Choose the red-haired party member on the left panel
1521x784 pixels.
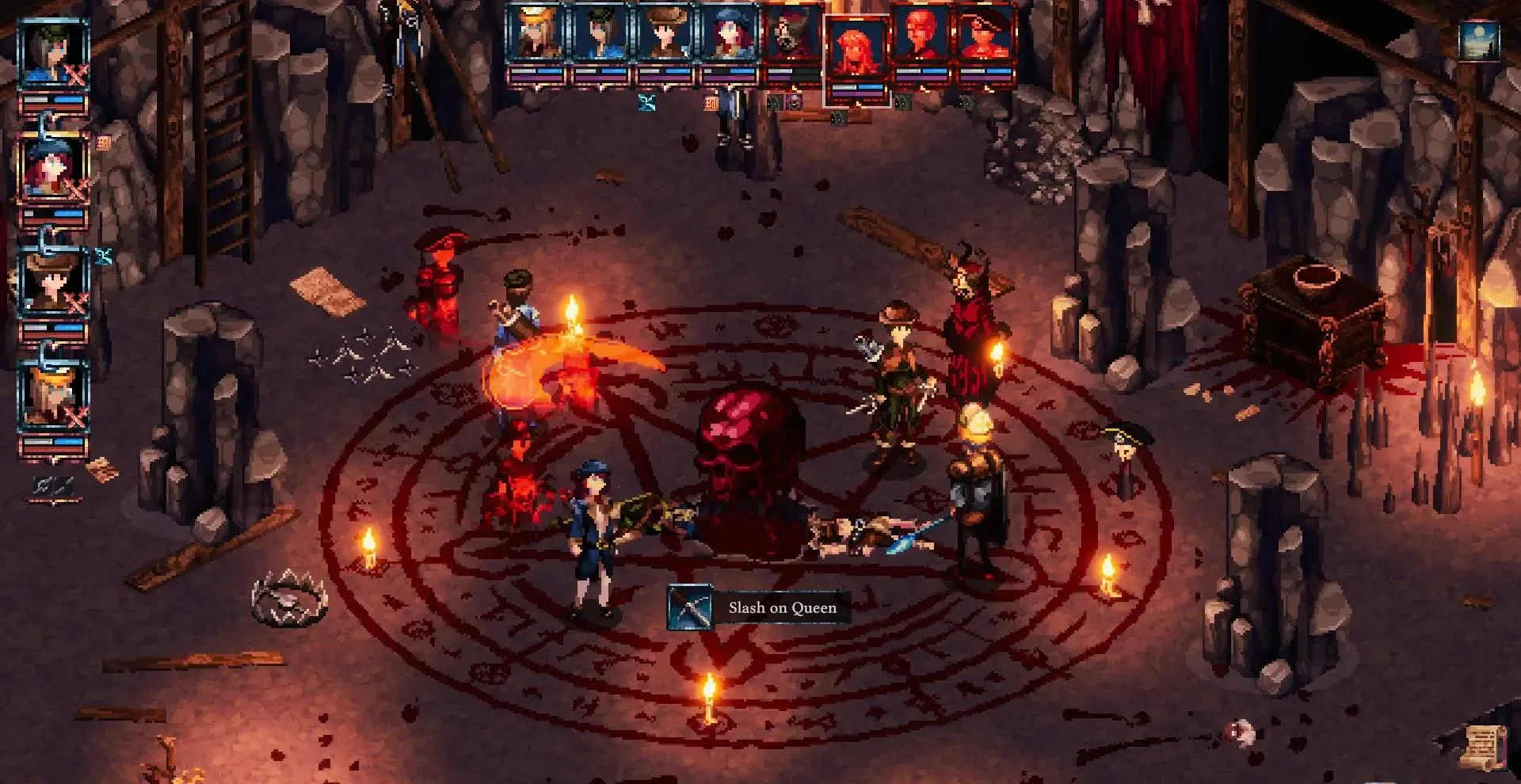click(53, 168)
